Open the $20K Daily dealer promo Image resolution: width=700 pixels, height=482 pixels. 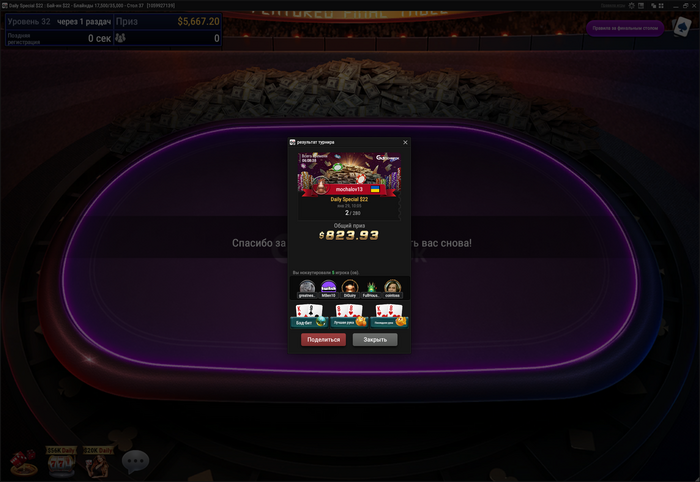click(98, 461)
